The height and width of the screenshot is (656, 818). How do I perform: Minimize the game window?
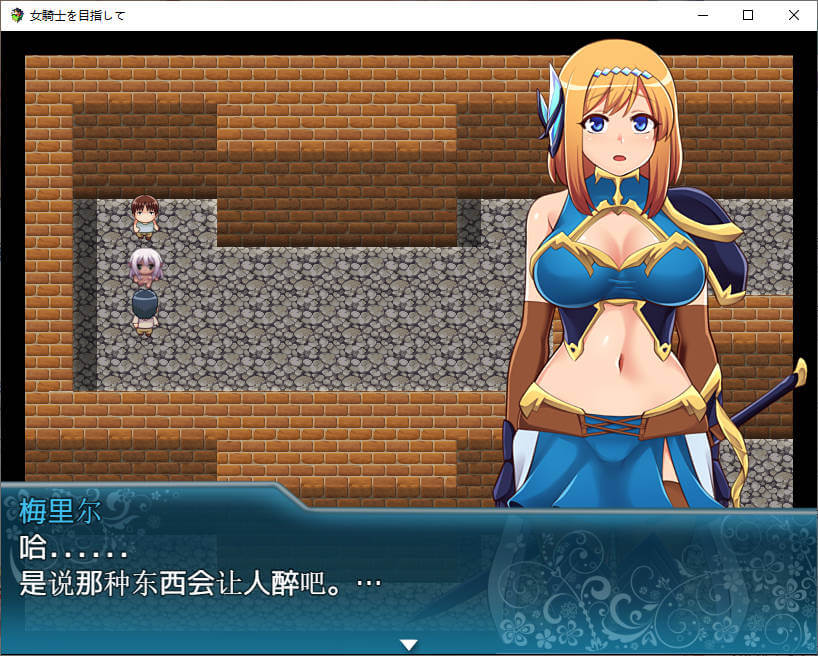click(x=702, y=15)
